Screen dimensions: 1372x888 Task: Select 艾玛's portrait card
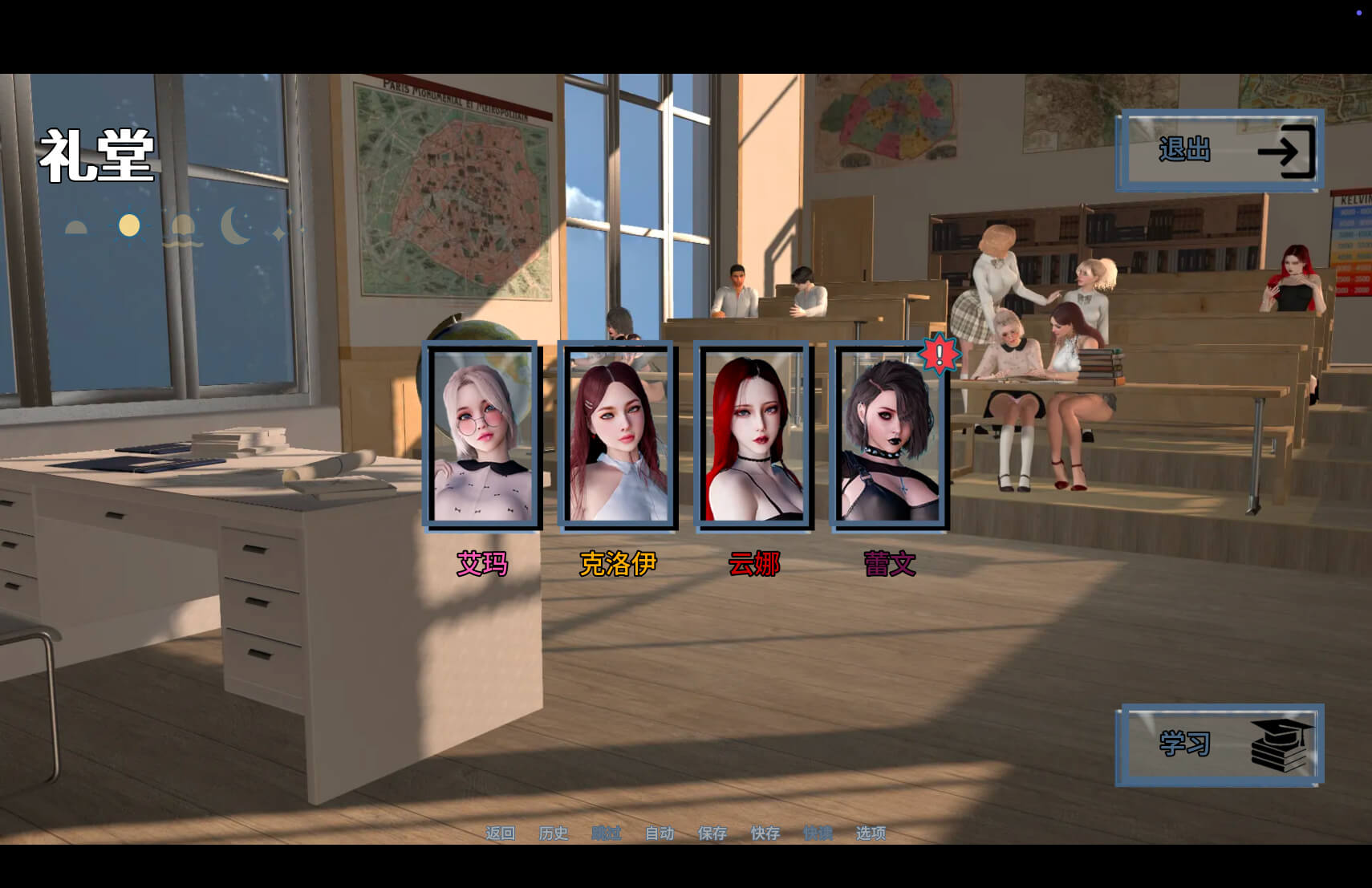click(x=482, y=436)
